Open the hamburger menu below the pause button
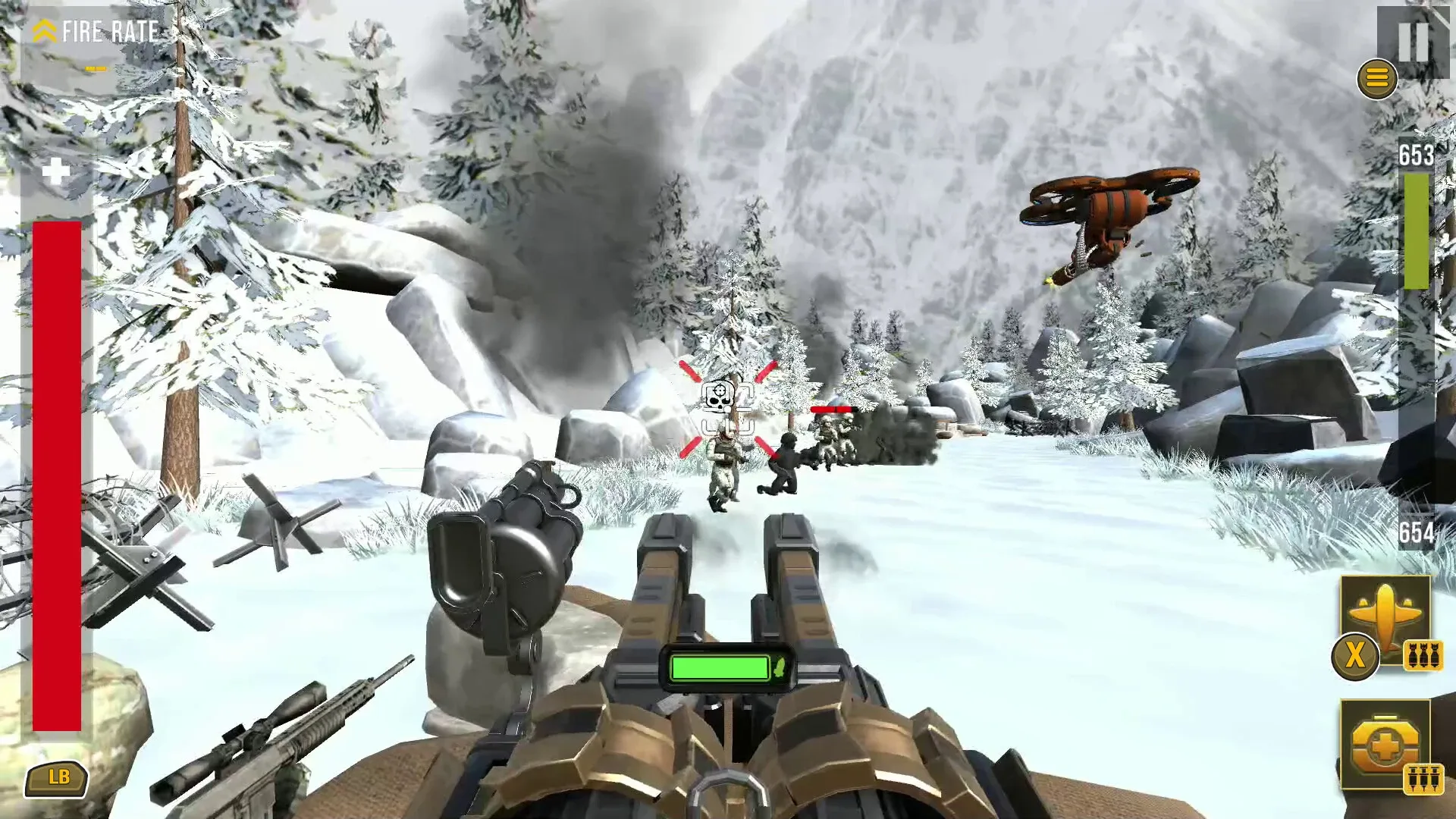The width and height of the screenshot is (1456, 819). (1376, 77)
